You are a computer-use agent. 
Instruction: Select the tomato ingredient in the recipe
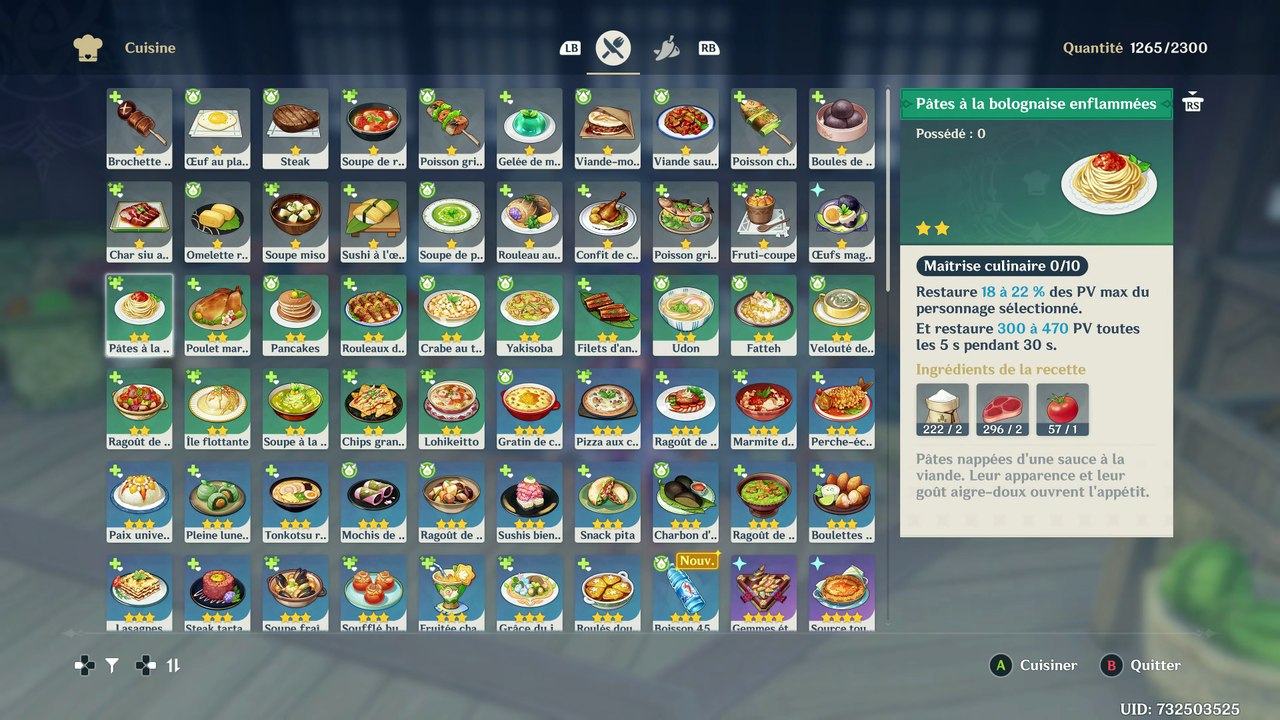pos(1062,410)
